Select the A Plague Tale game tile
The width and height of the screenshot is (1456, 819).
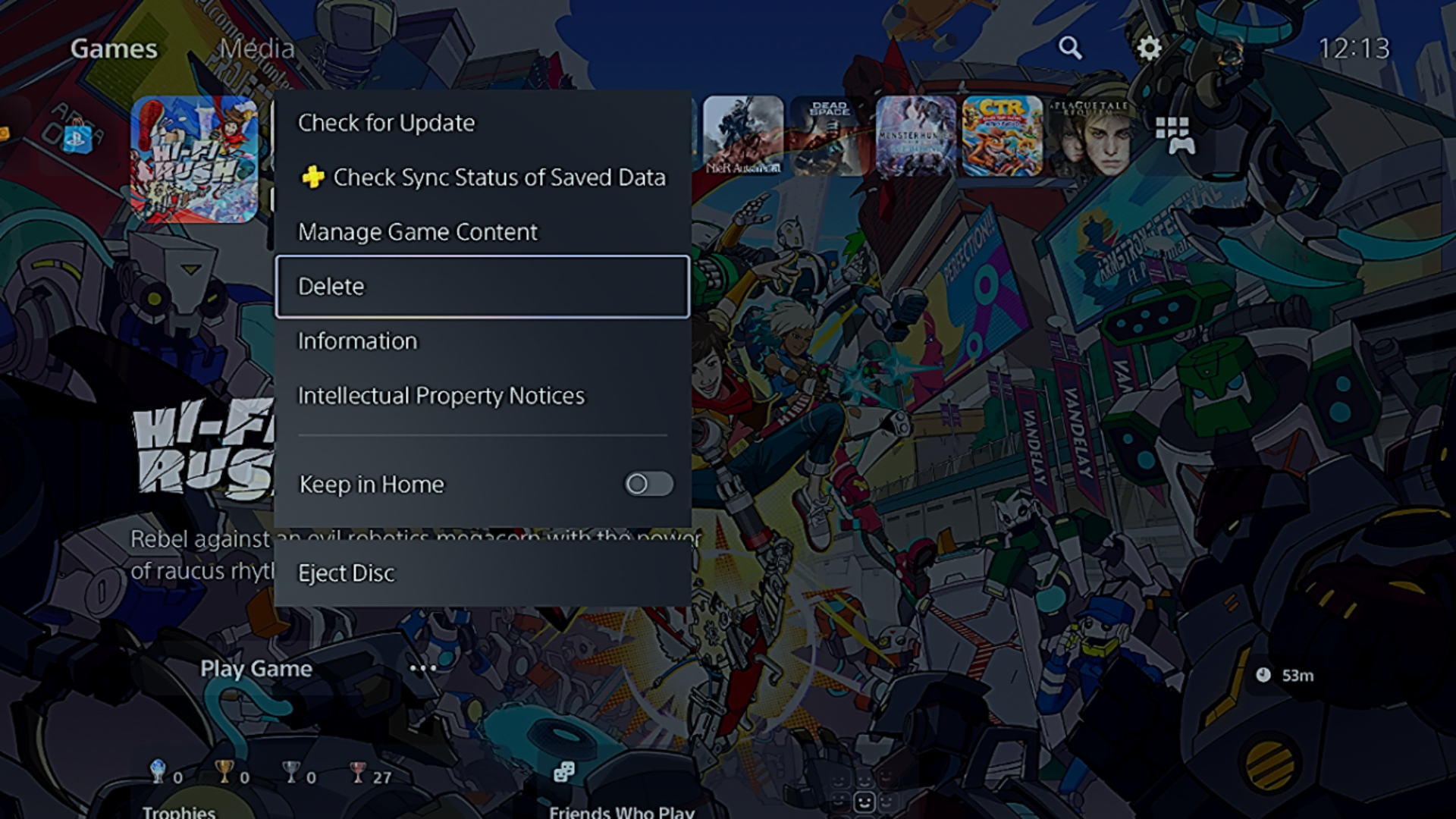coord(1089,136)
